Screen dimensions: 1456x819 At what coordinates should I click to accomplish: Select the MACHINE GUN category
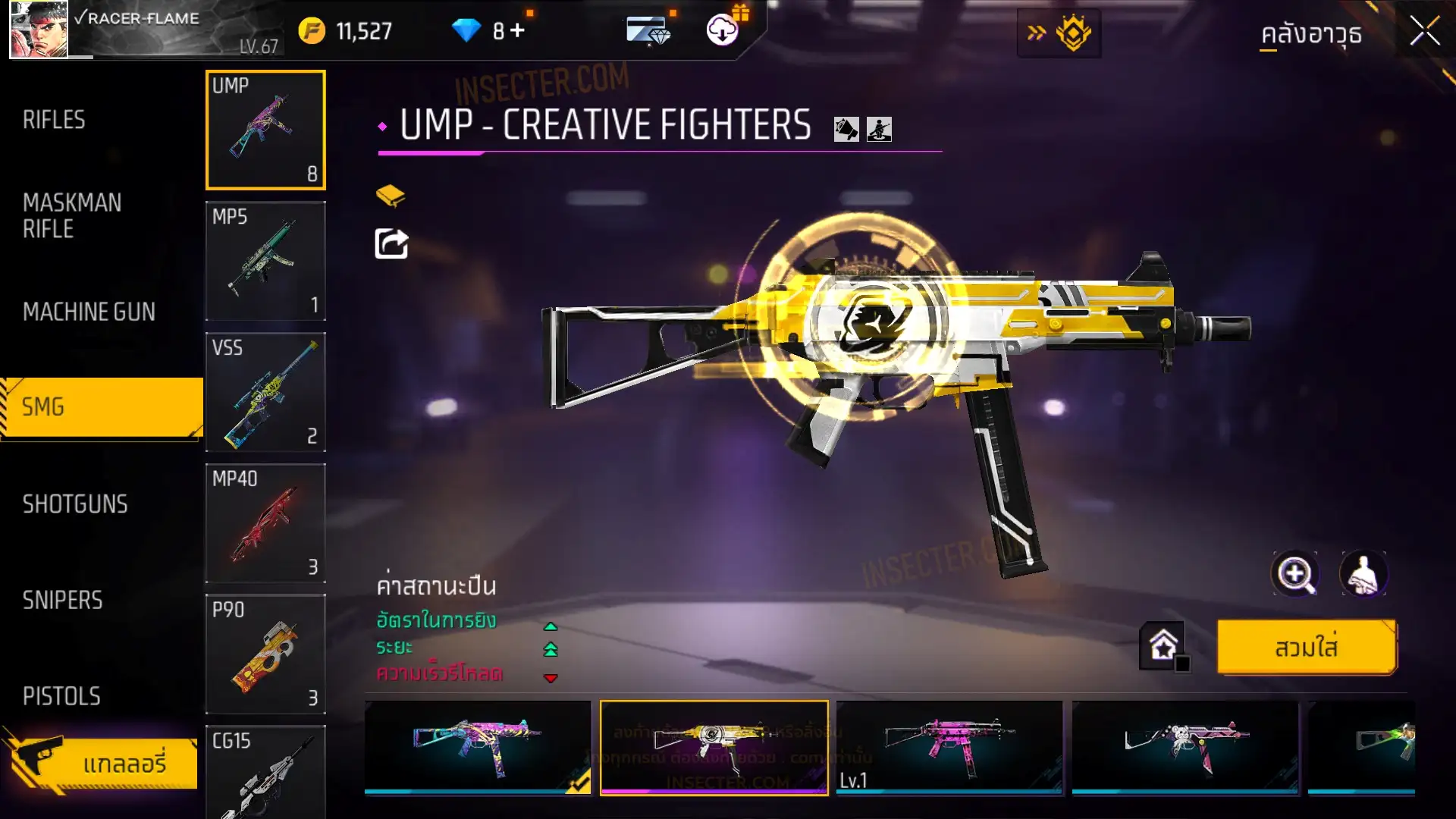(89, 312)
